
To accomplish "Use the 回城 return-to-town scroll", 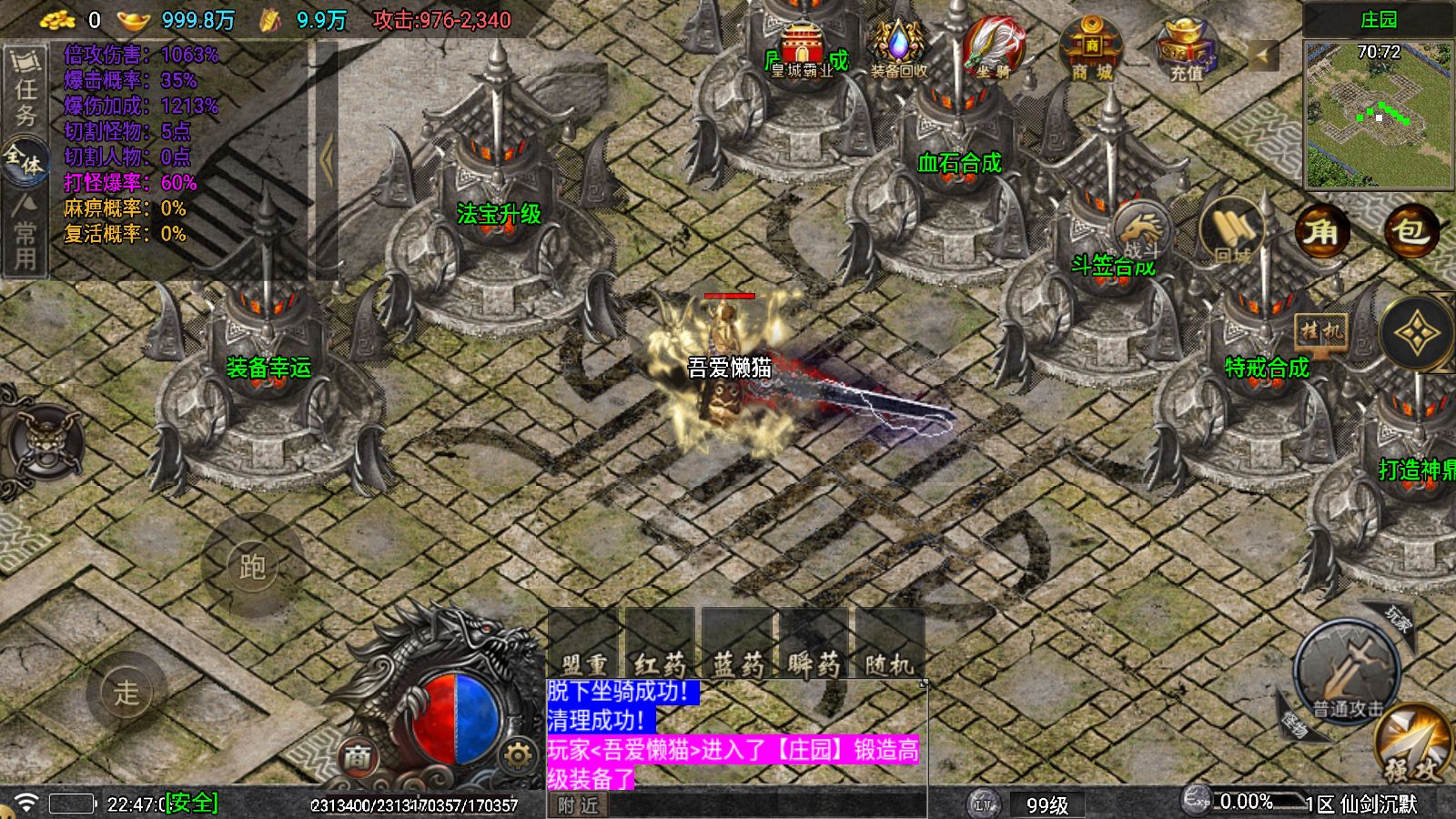I will 1233,233.
